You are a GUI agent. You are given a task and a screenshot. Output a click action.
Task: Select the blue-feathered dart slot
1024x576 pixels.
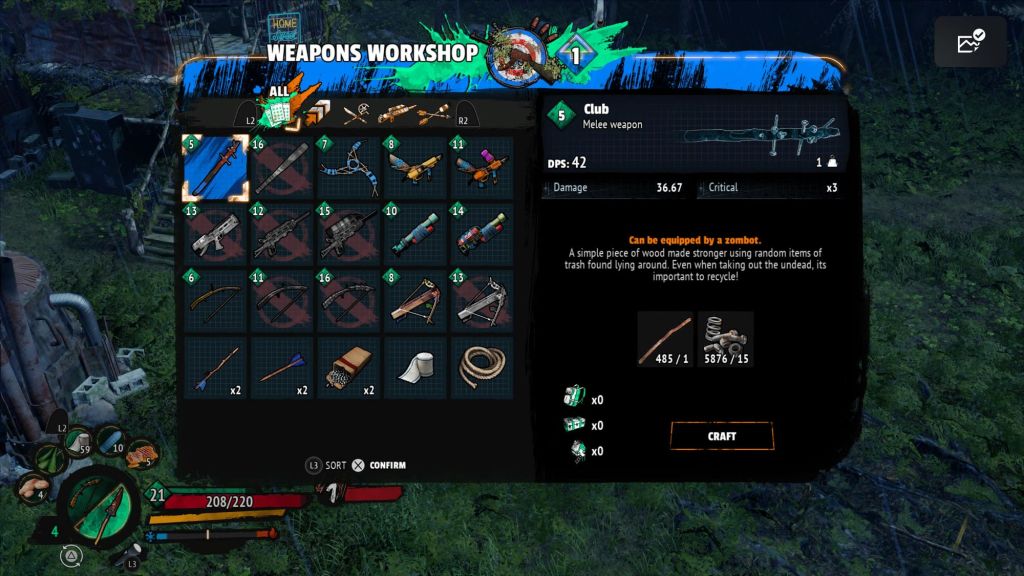[282, 369]
